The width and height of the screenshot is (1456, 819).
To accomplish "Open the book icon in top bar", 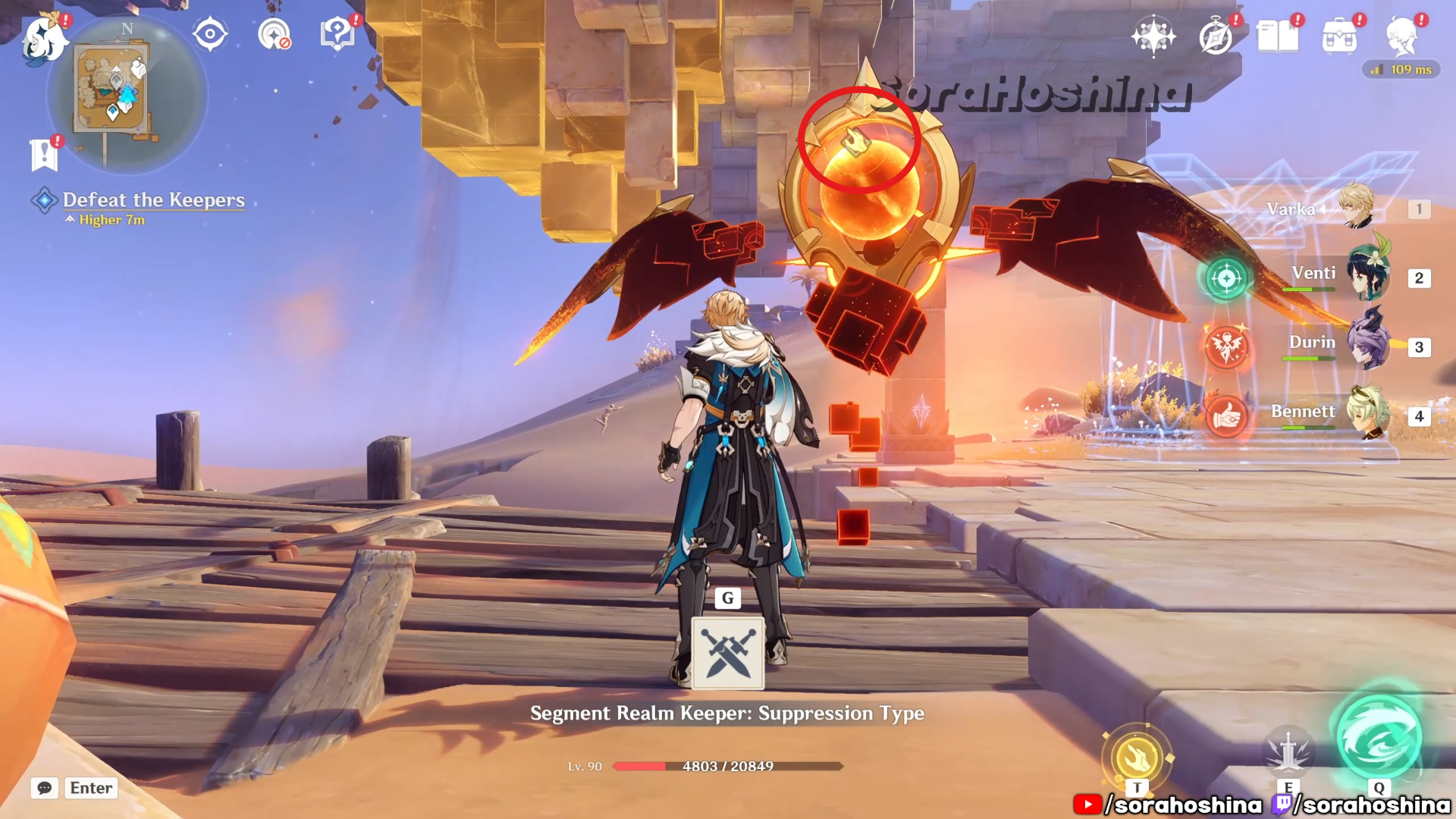I will [x=1278, y=36].
